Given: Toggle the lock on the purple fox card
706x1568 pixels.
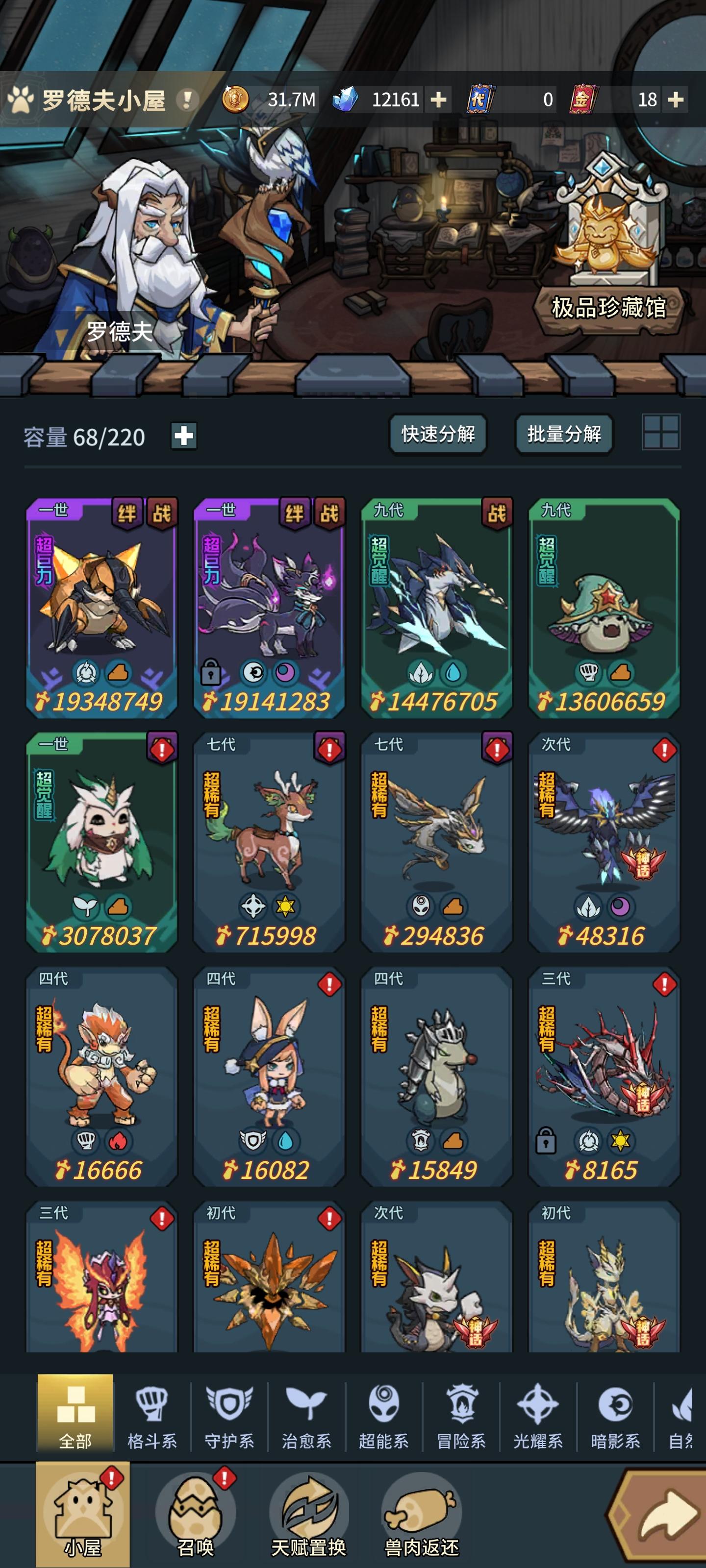Looking at the screenshot, I should click(213, 671).
